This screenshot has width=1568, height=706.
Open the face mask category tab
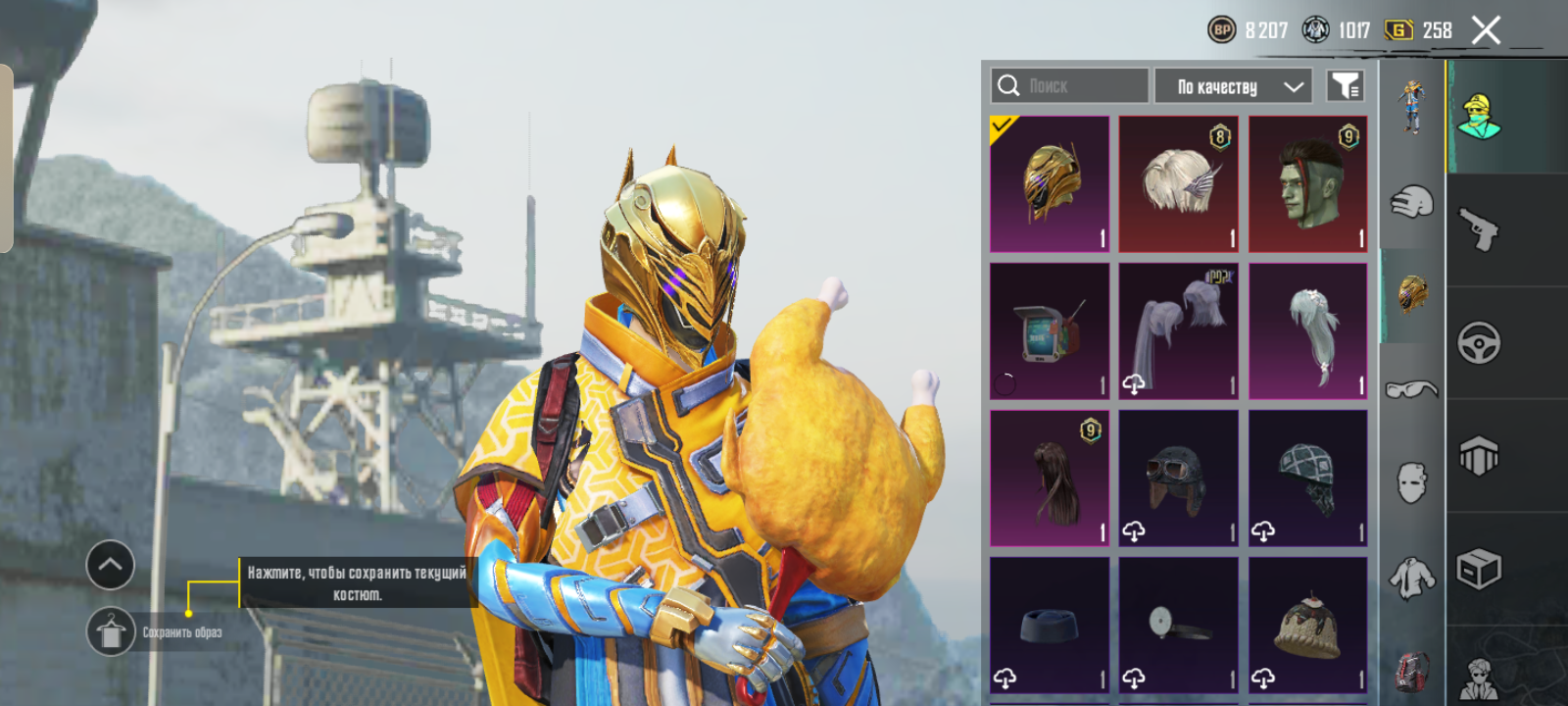point(1411,482)
